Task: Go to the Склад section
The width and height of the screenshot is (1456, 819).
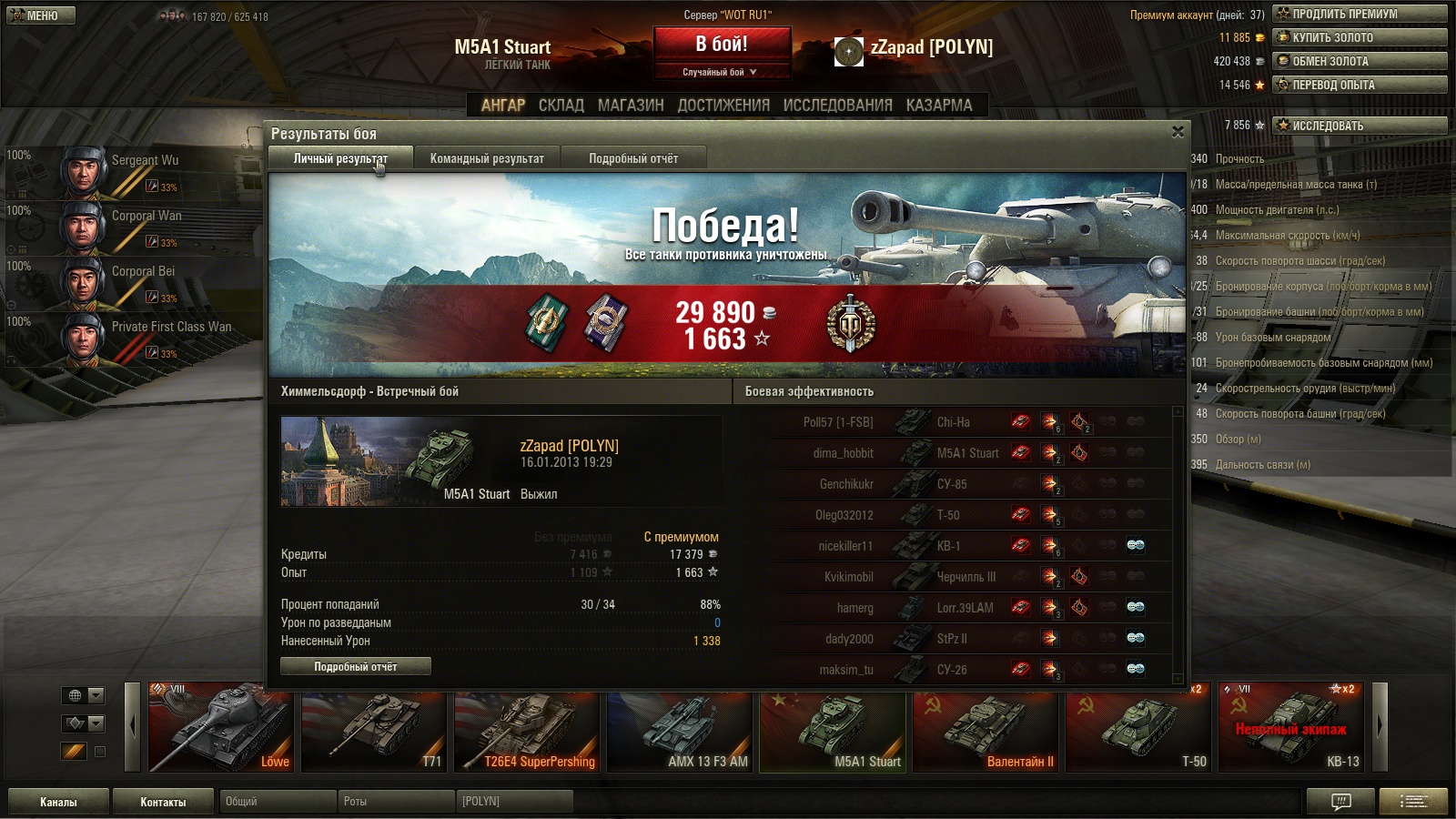Action: (561, 106)
